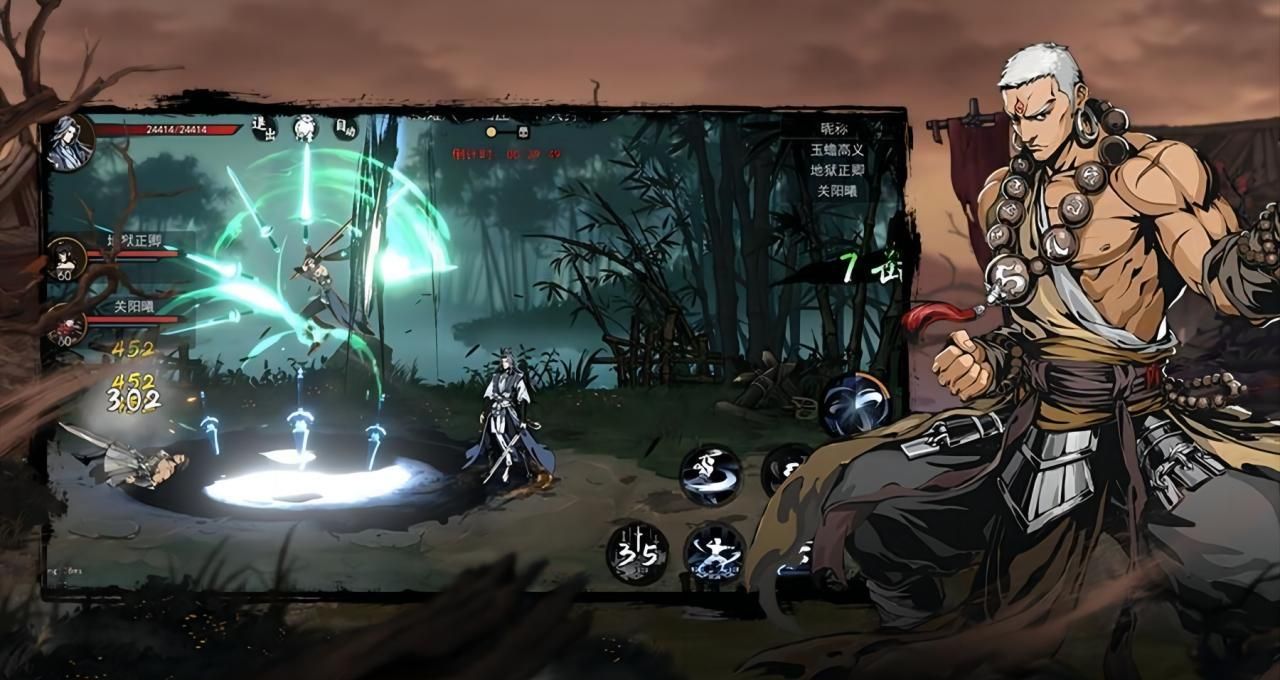1280x680 pixels.
Task: Choose 关阳曦 in the nickname list
Action: tap(837, 190)
